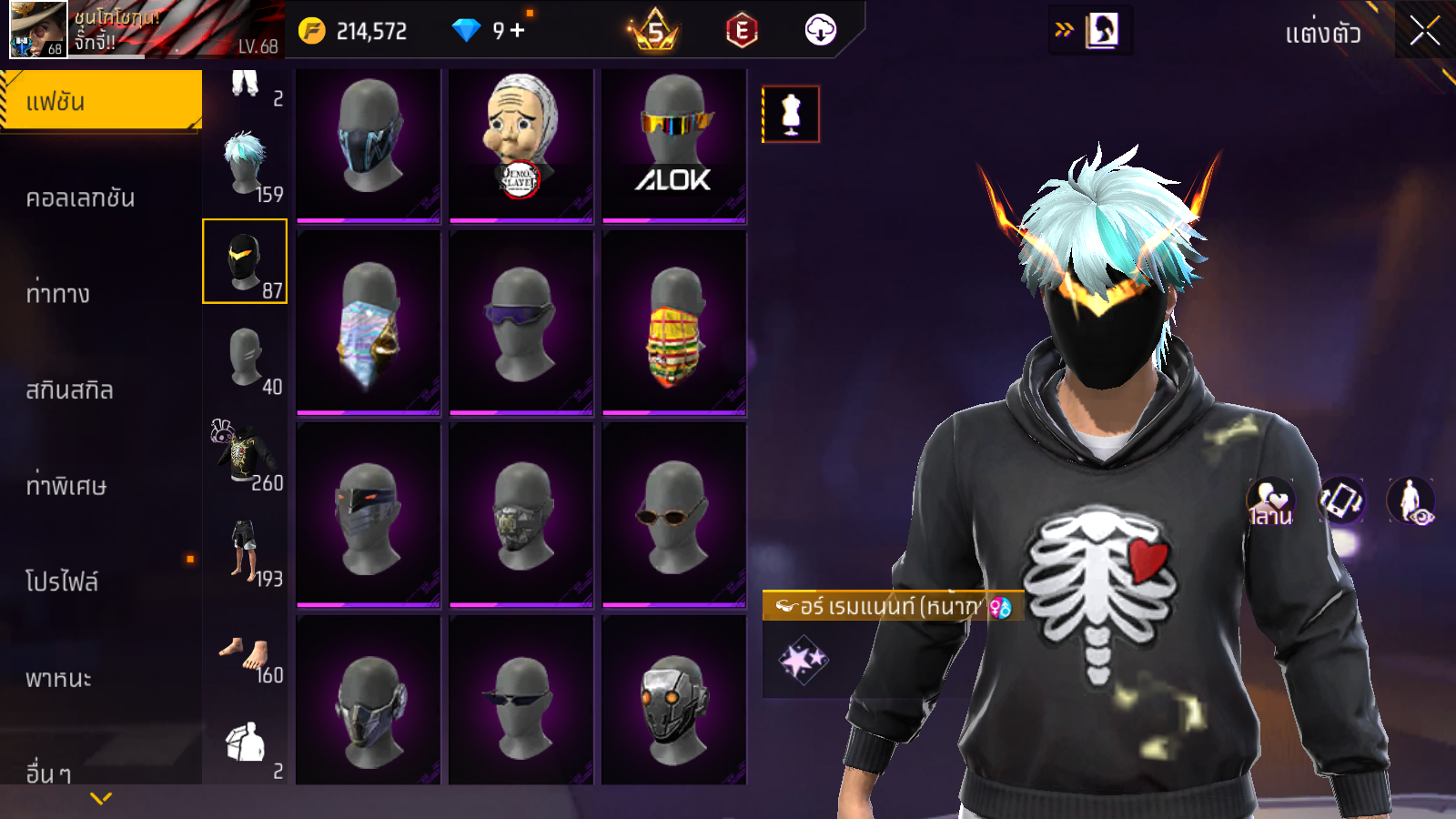Viewport: 1456px width, 819px height.
Task: Close the wardrobe screen with X
Action: (x=1424, y=32)
